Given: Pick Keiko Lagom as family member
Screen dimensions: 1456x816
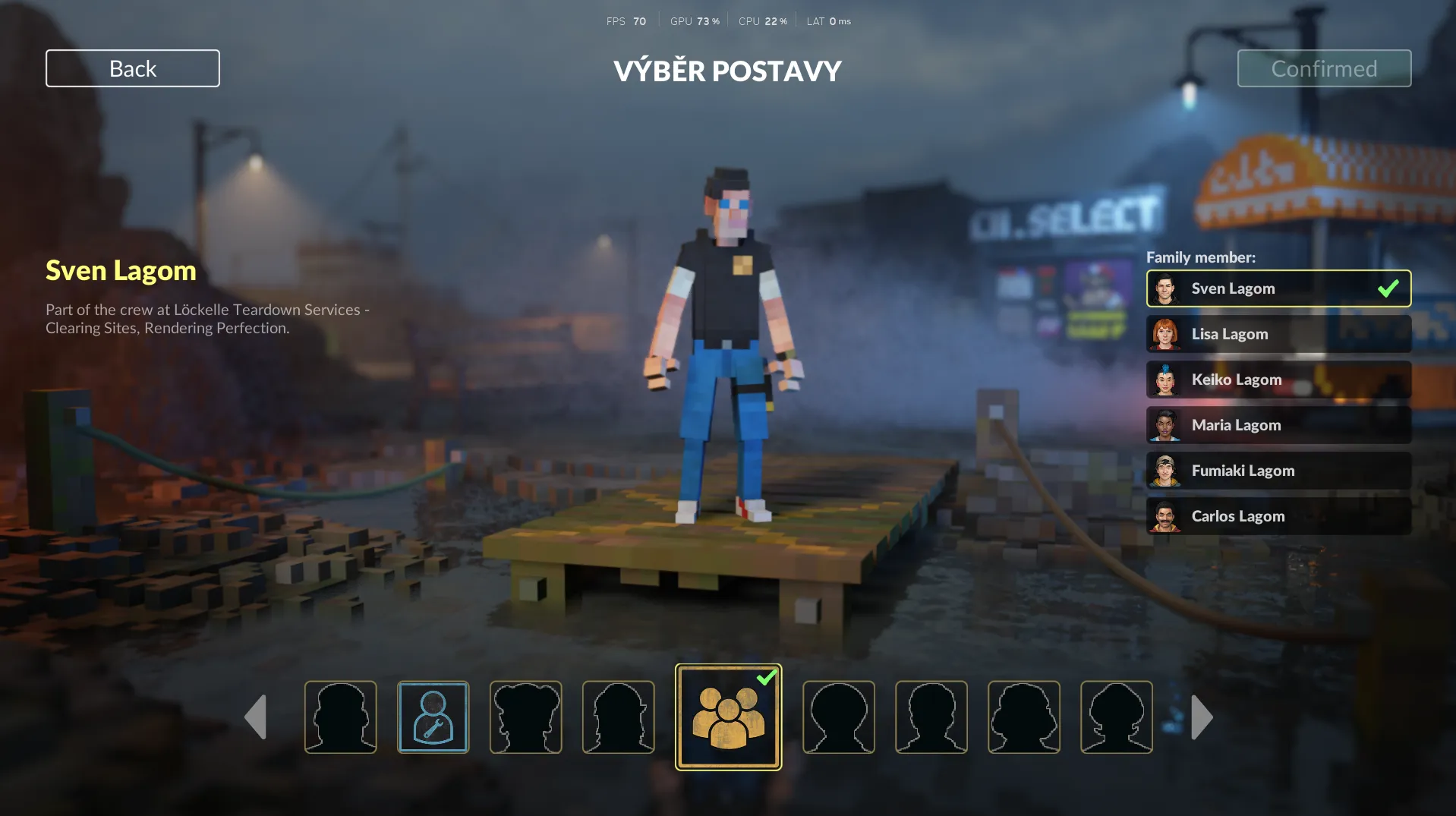Looking at the screenshot, I should pyautogui.click(x=1278, y=380).
